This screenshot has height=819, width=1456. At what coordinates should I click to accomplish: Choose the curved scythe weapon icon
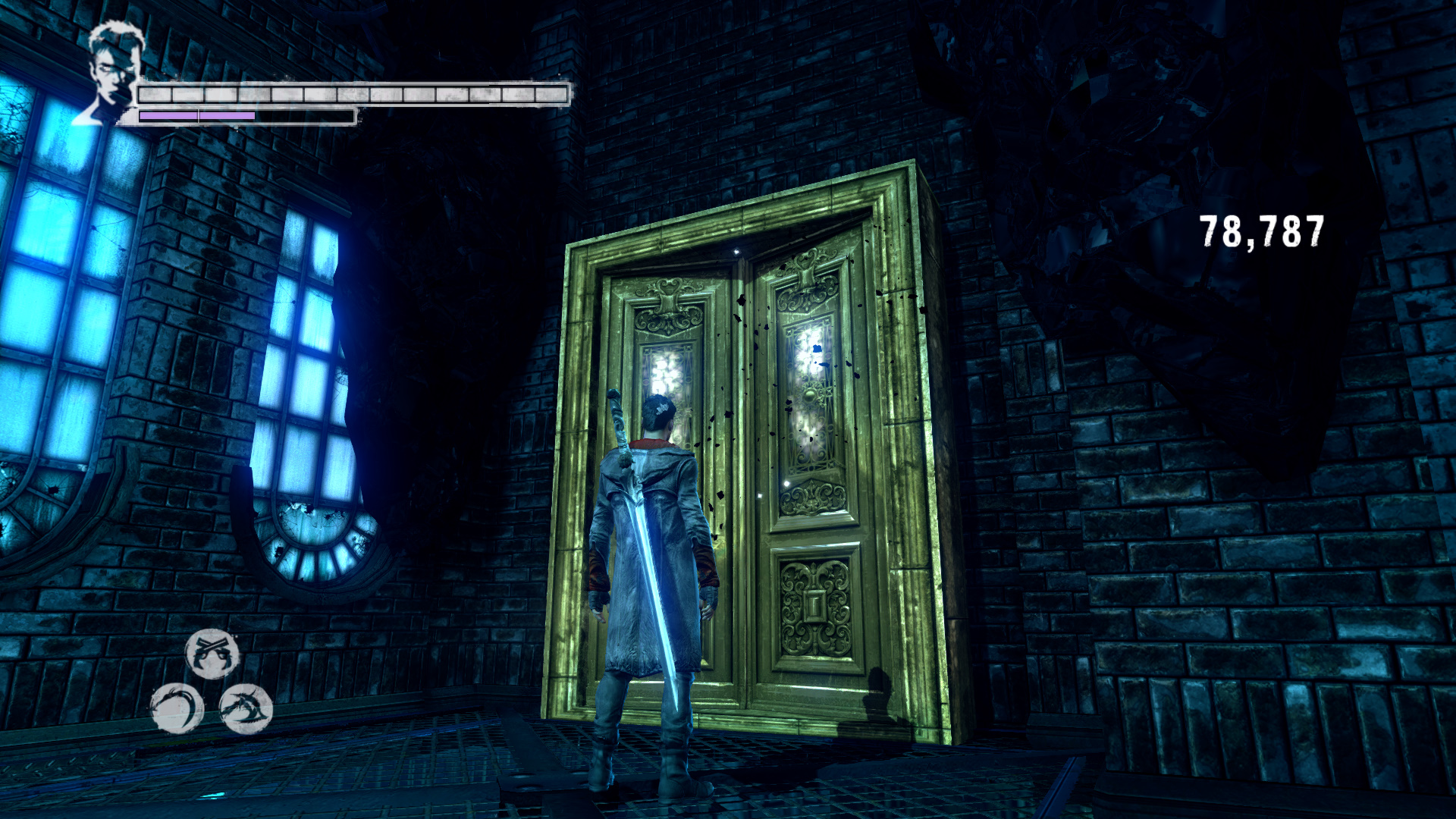177,708
